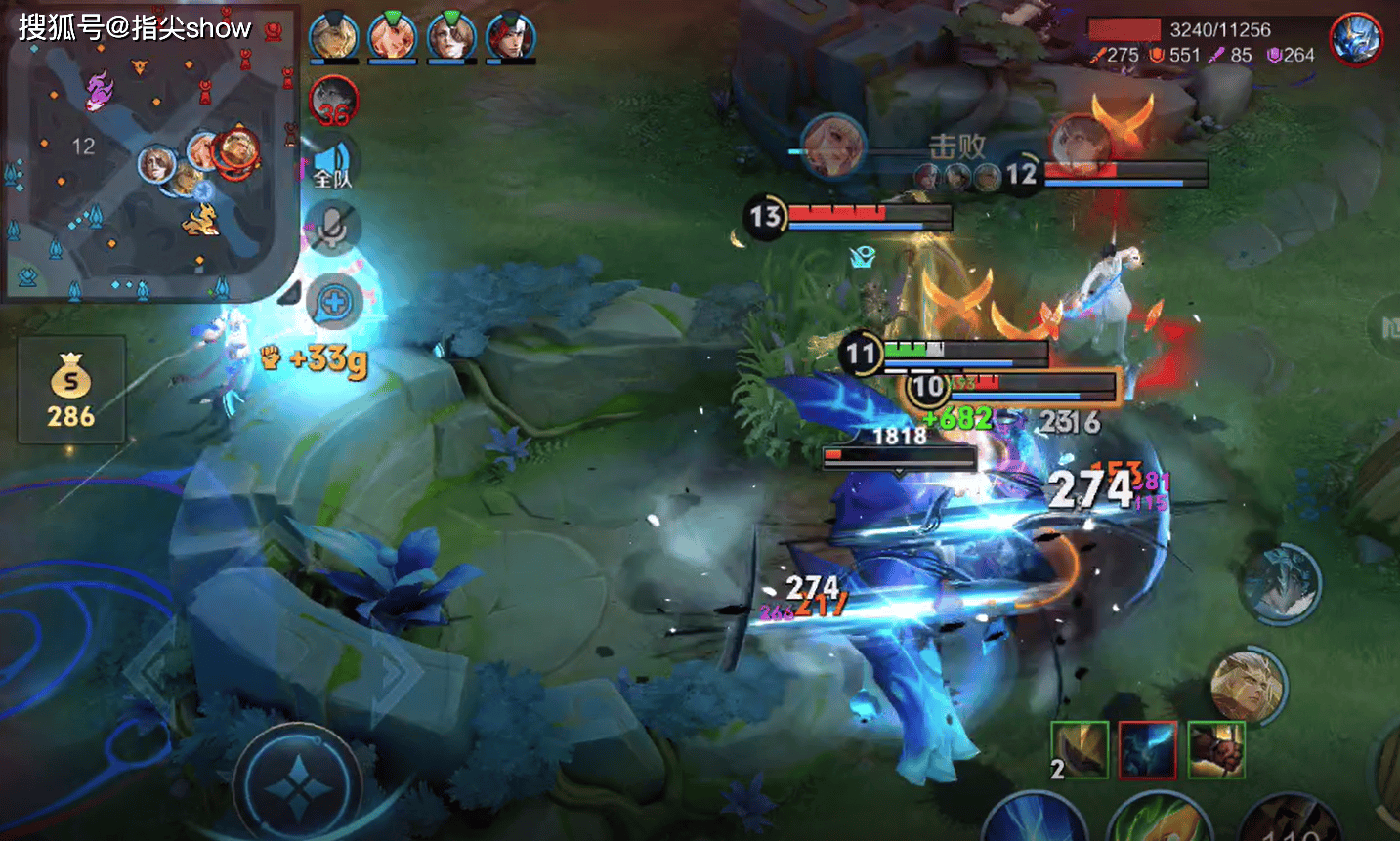The image size is (1400, 841).
Task: Select the blonde teammate portrait at top
Action: click(393, 37)
